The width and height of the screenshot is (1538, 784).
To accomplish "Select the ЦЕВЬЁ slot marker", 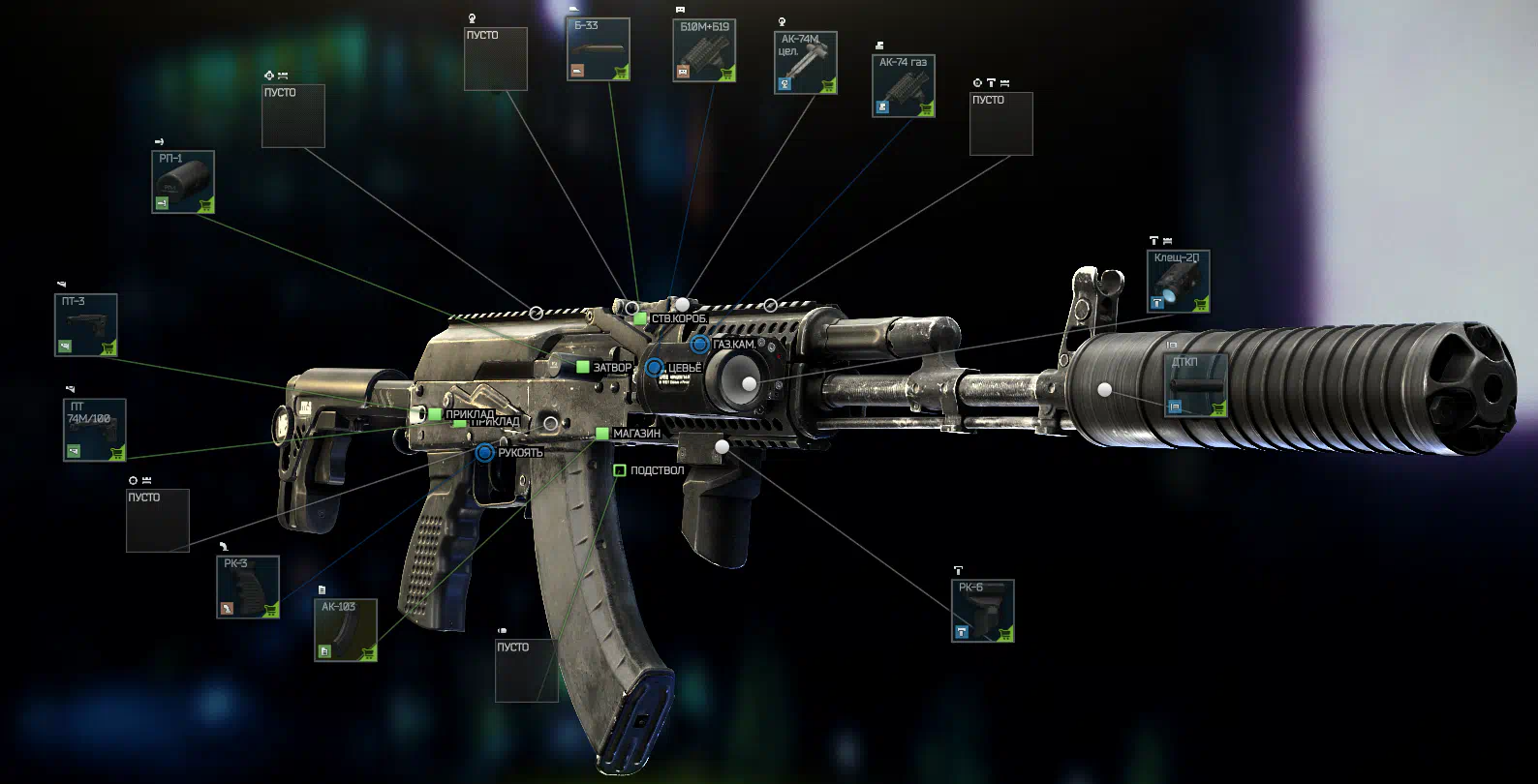I will click(x=655, y=368).
